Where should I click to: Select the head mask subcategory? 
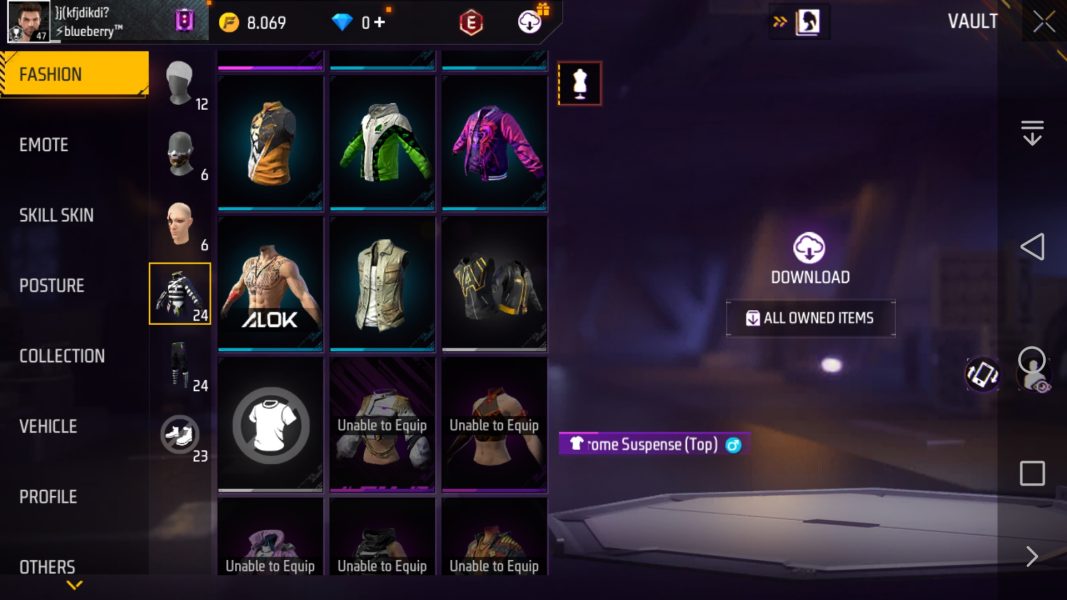coord(181,83)
